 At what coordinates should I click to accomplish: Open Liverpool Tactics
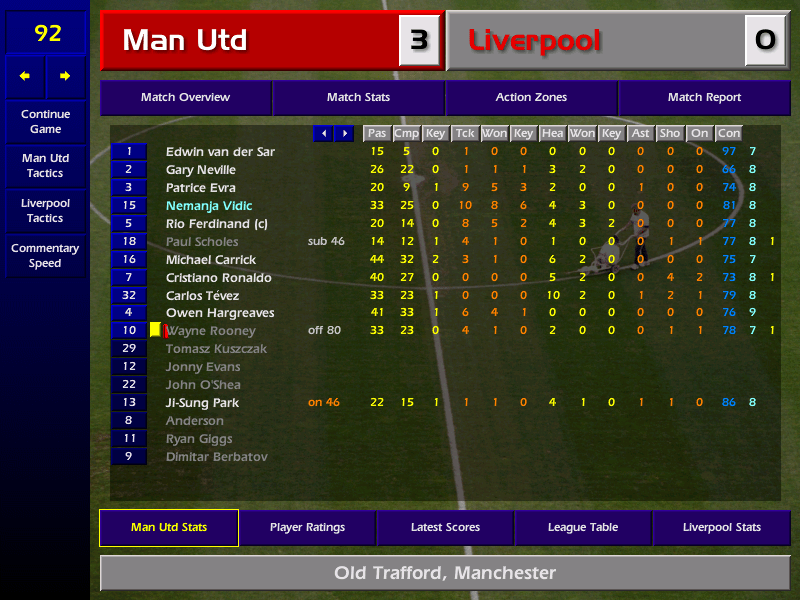click(45, 210)
